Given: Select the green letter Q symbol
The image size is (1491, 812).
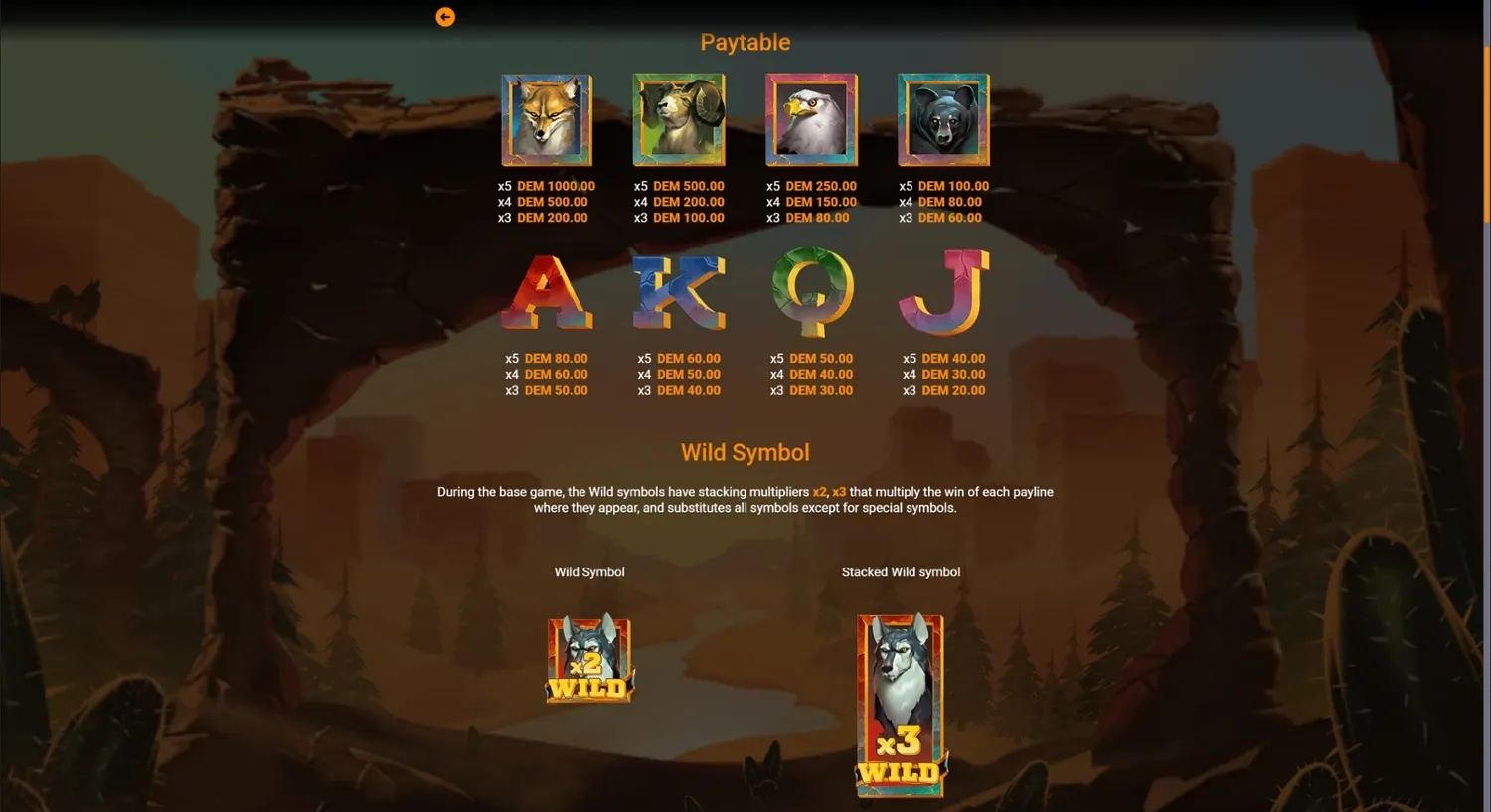Looking at the screenshot, I should pyautogui.click(x=811, y=293).
